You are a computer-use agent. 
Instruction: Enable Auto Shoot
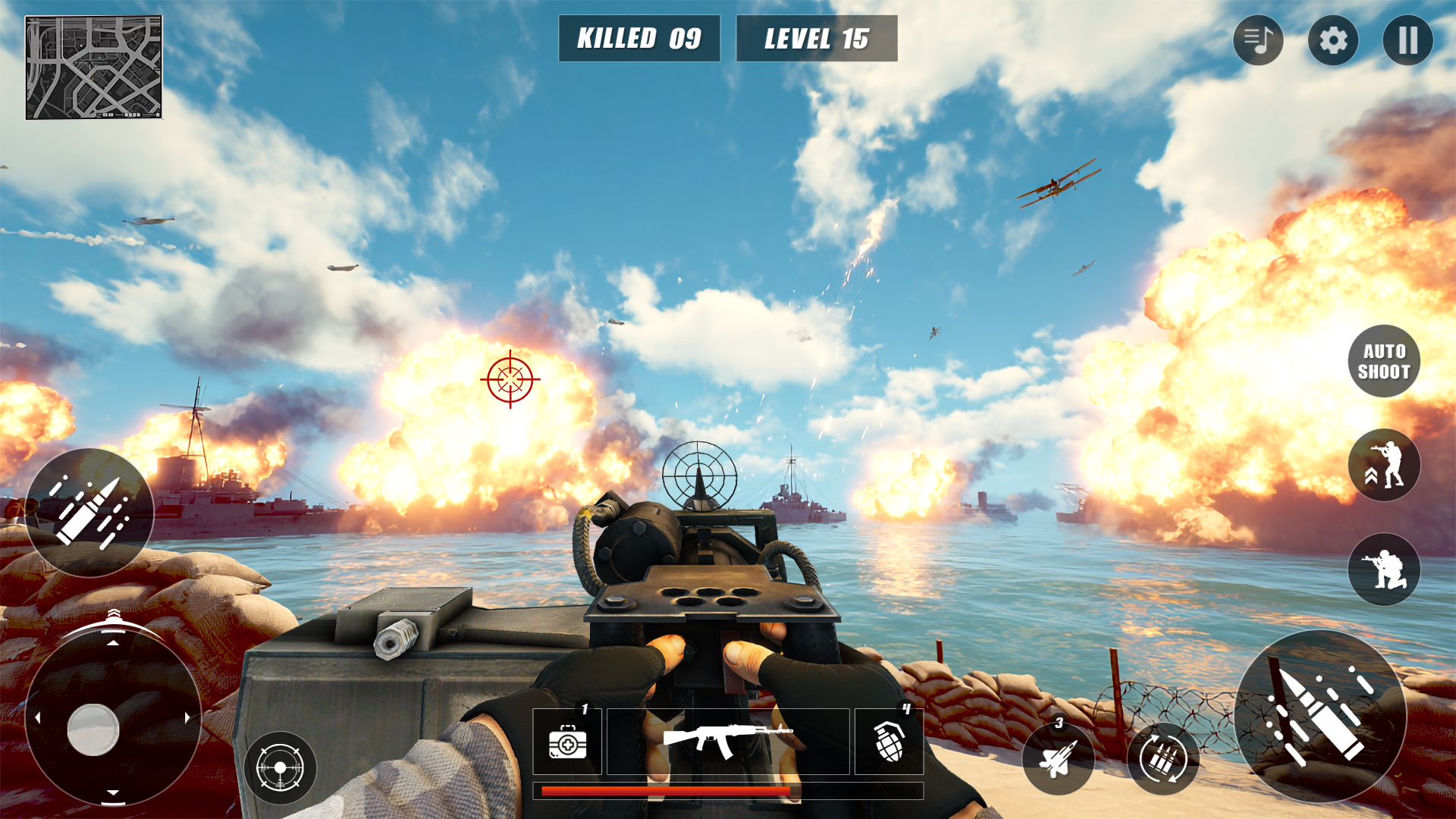tap(1384, 361)
